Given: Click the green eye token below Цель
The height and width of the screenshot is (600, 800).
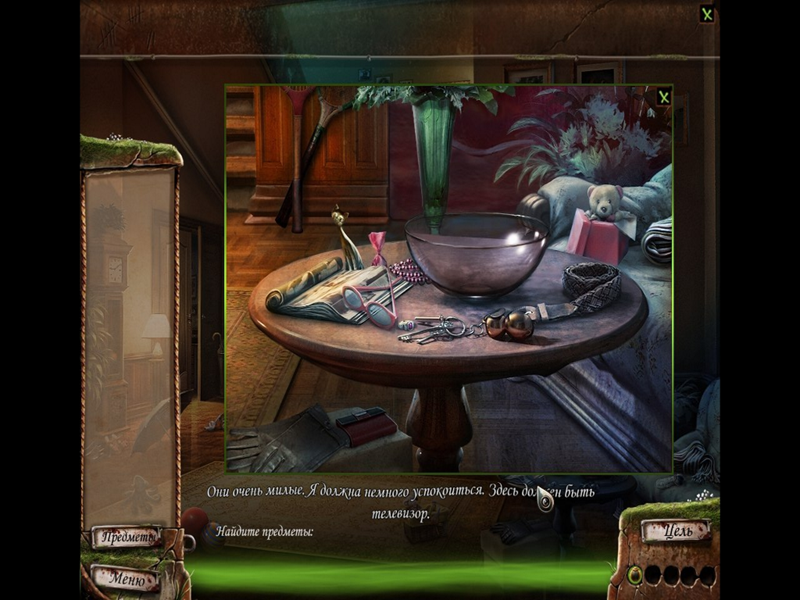Looking at the screenshot, I should coord(634,575).
